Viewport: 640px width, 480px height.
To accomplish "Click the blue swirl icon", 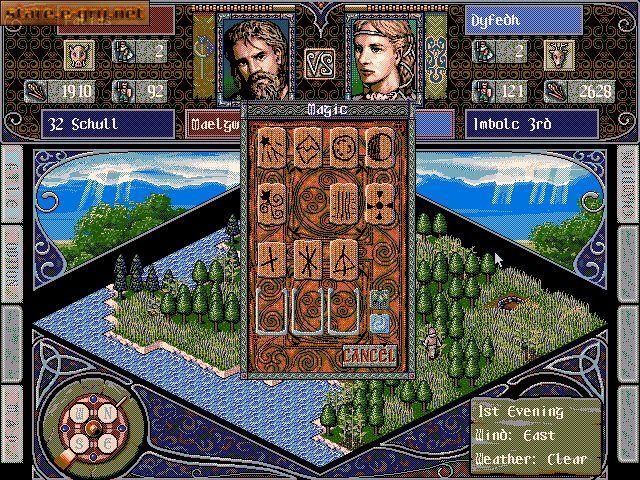I will [379, 321].
